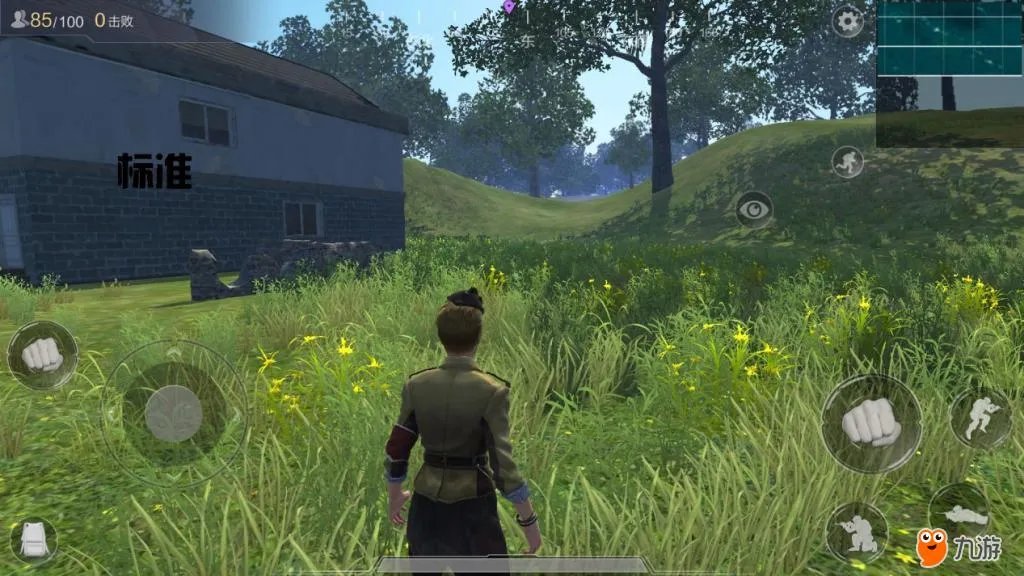
Task: Open the minimap
Action: [949, 73]
